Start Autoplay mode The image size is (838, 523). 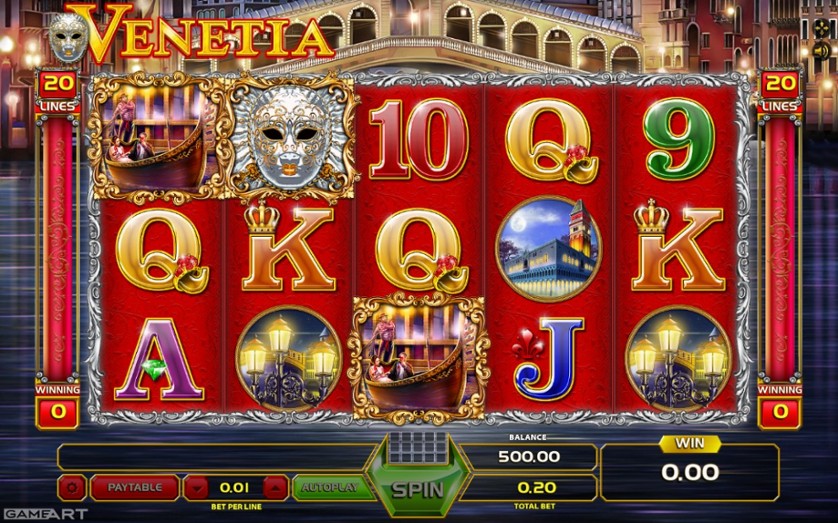(x=330, y=488)
